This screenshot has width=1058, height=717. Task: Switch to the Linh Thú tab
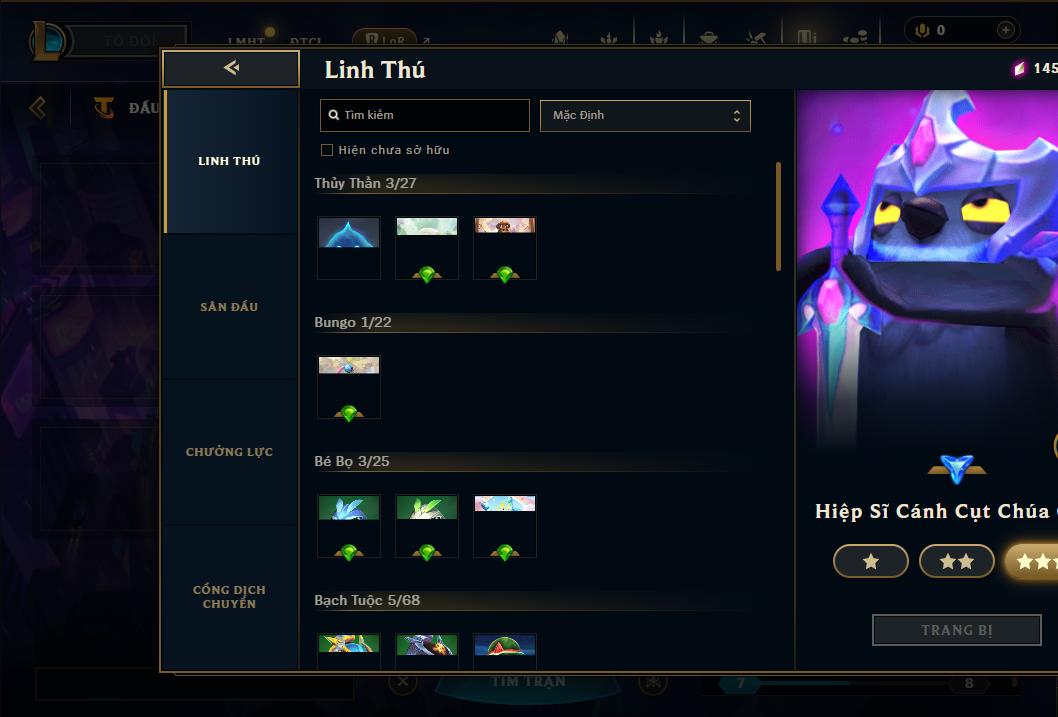(x=229, y=161)
